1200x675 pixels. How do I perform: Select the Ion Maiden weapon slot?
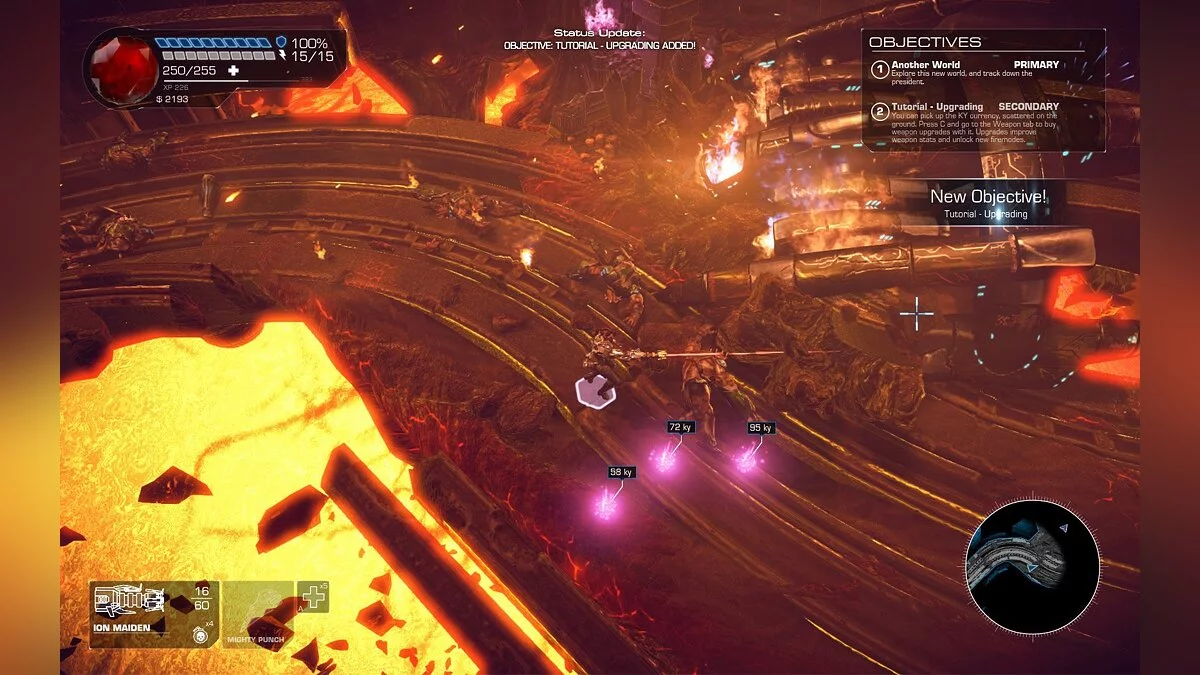tap(153, 613)
